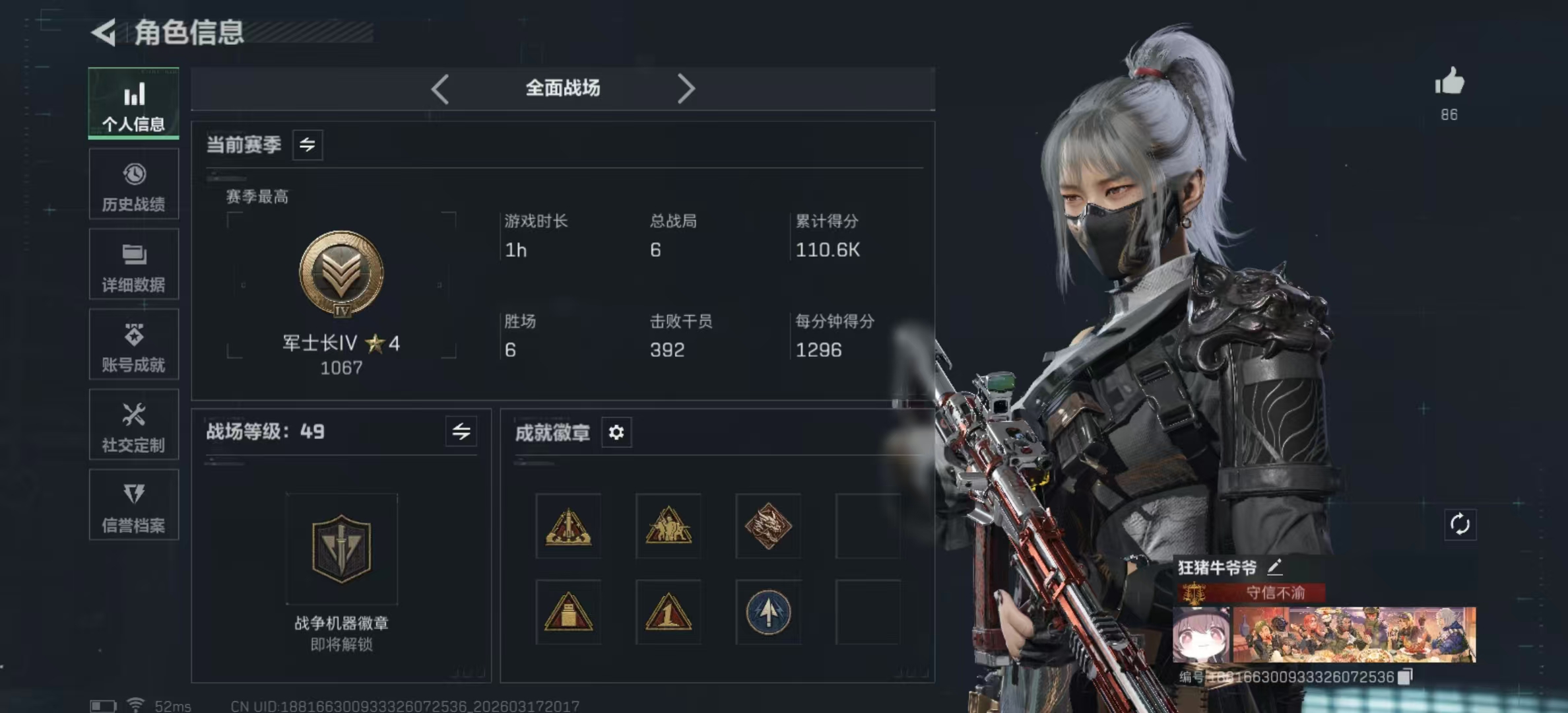
Task: Open the 社交定制 tab
Action: [x=133, y=425]
